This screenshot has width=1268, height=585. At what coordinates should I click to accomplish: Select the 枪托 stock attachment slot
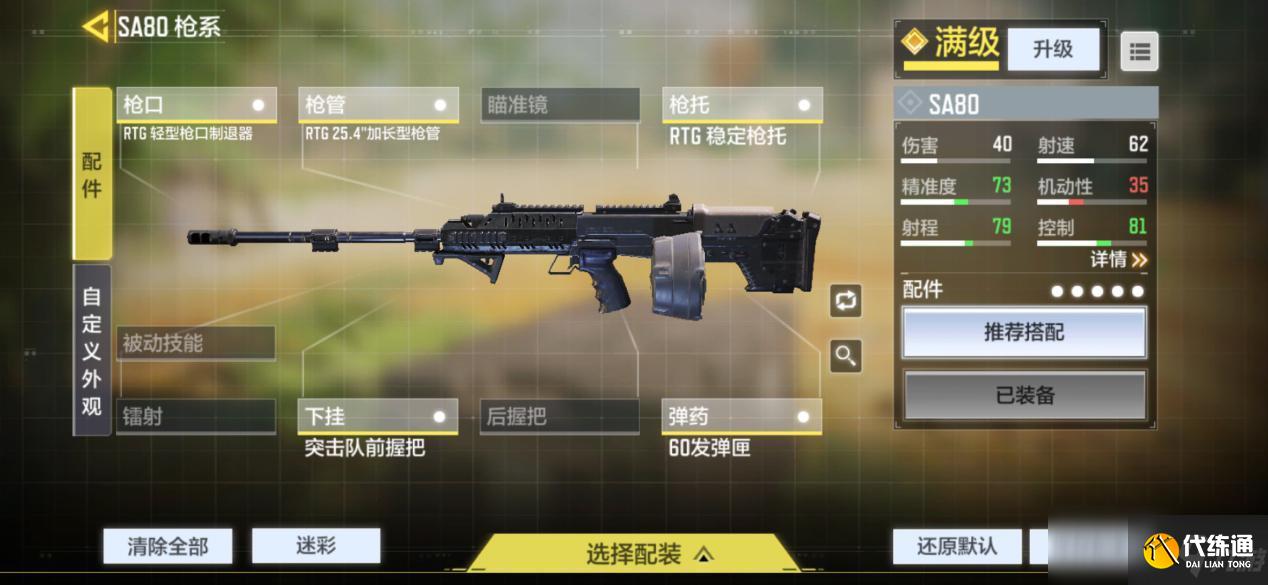pos(742,105)
